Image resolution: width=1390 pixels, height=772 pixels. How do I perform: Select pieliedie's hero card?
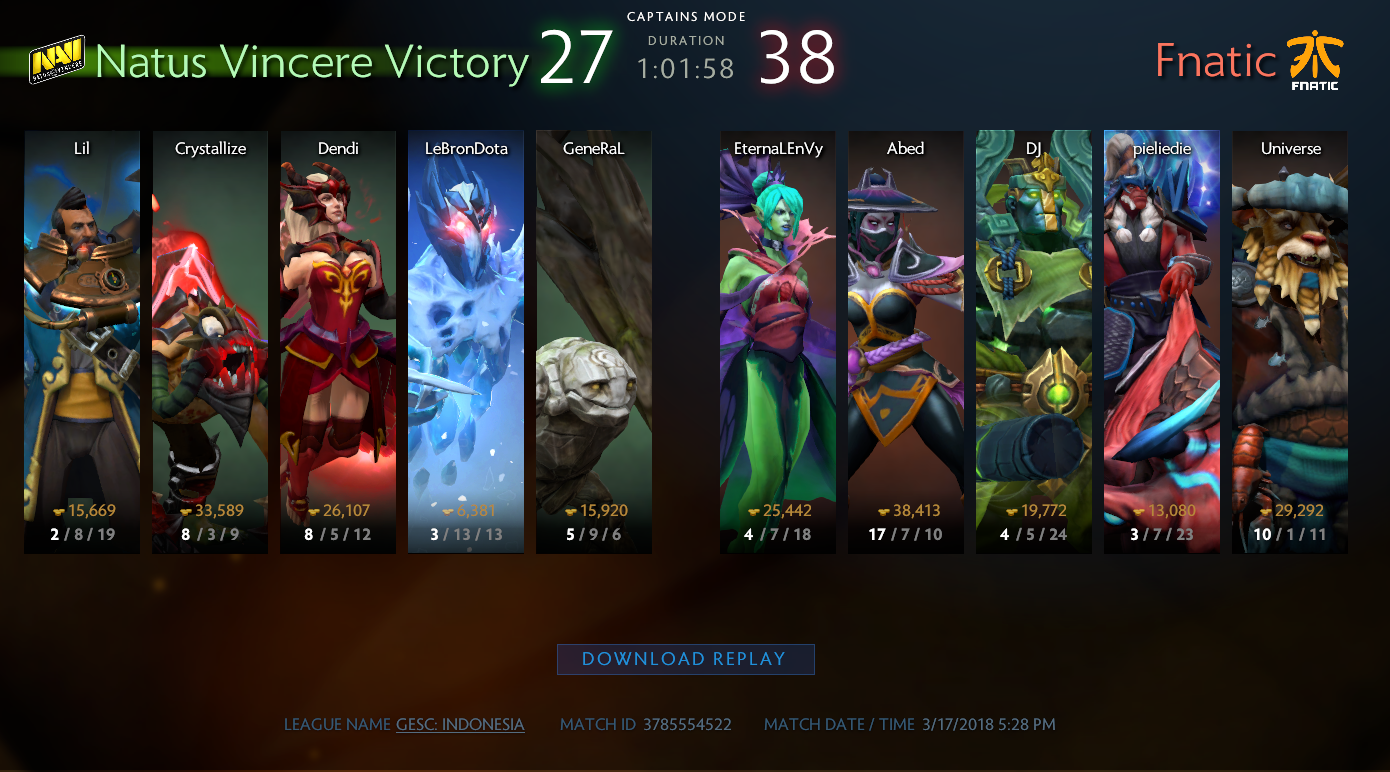pyautogui.click(x=1162, y=341)
